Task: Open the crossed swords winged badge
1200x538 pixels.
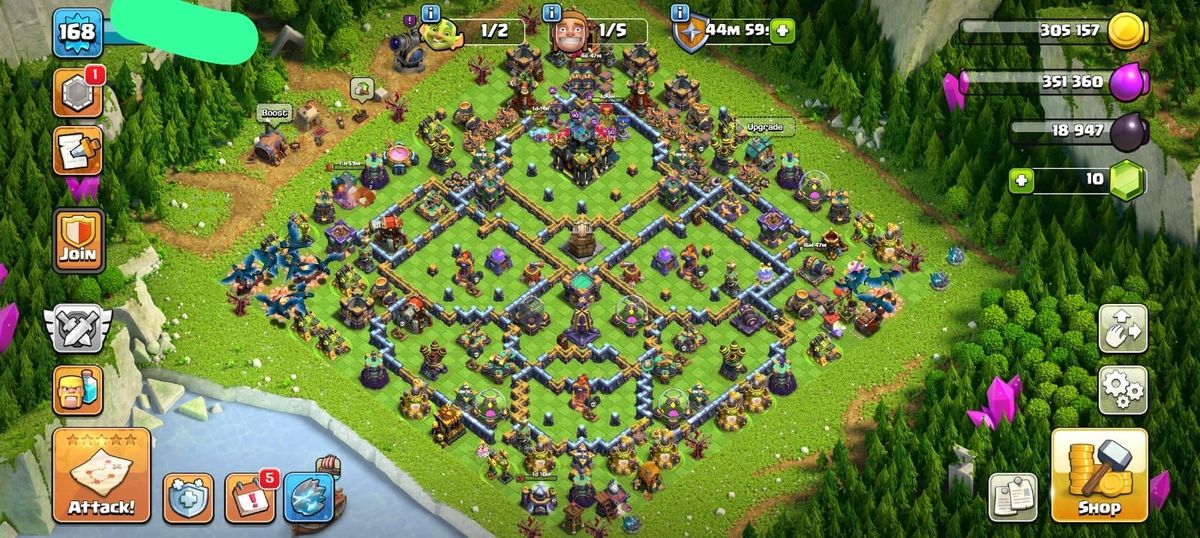Action: click(x=77, y=328)
